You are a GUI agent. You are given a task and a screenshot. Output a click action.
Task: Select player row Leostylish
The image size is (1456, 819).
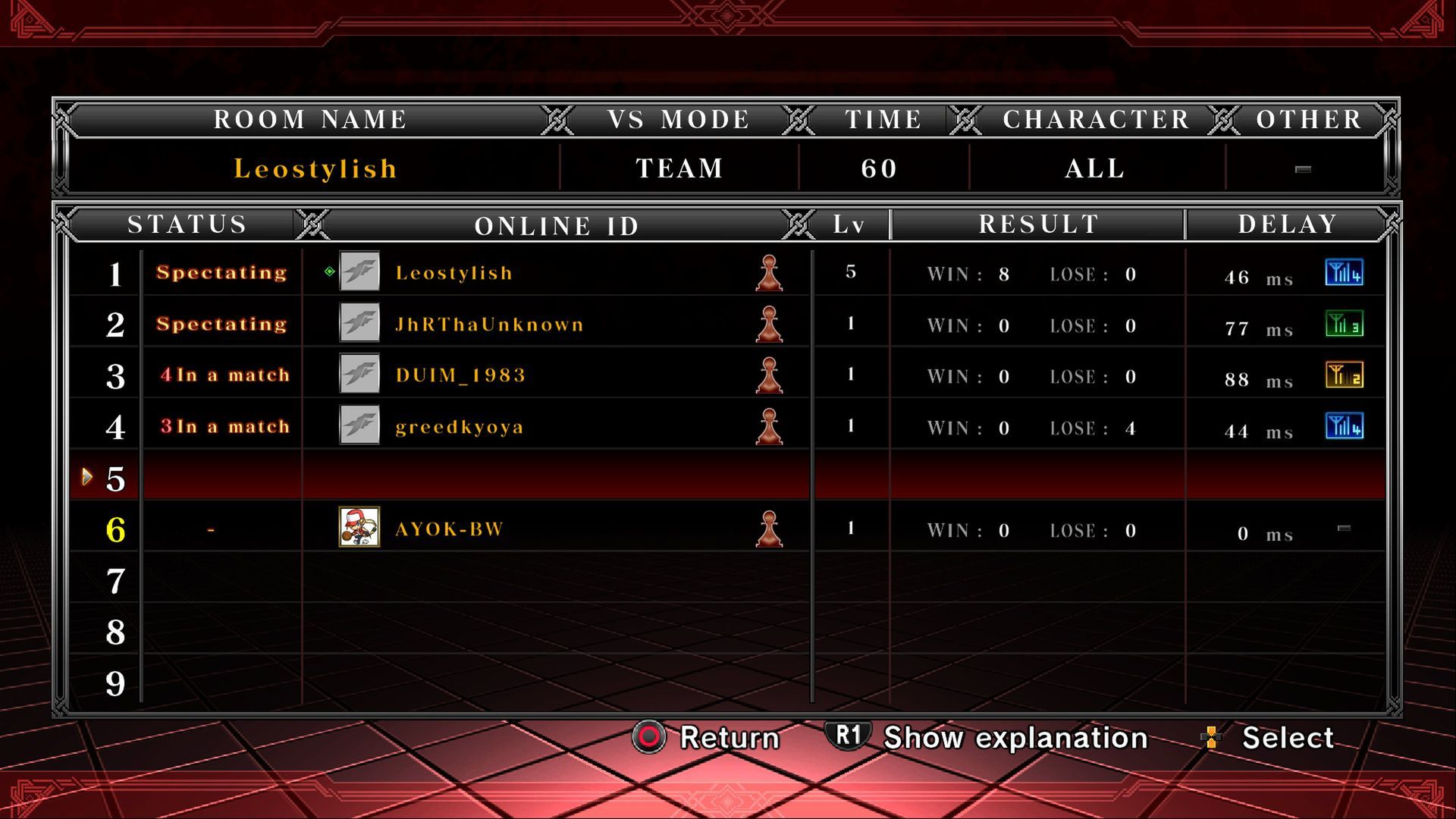click(x=453, y=273)
